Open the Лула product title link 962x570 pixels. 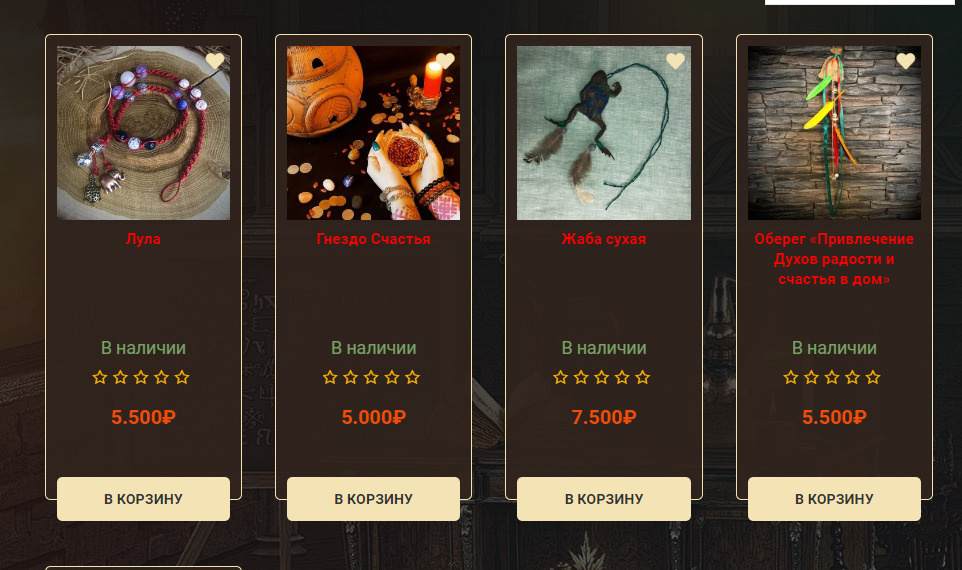pos(143,239)
